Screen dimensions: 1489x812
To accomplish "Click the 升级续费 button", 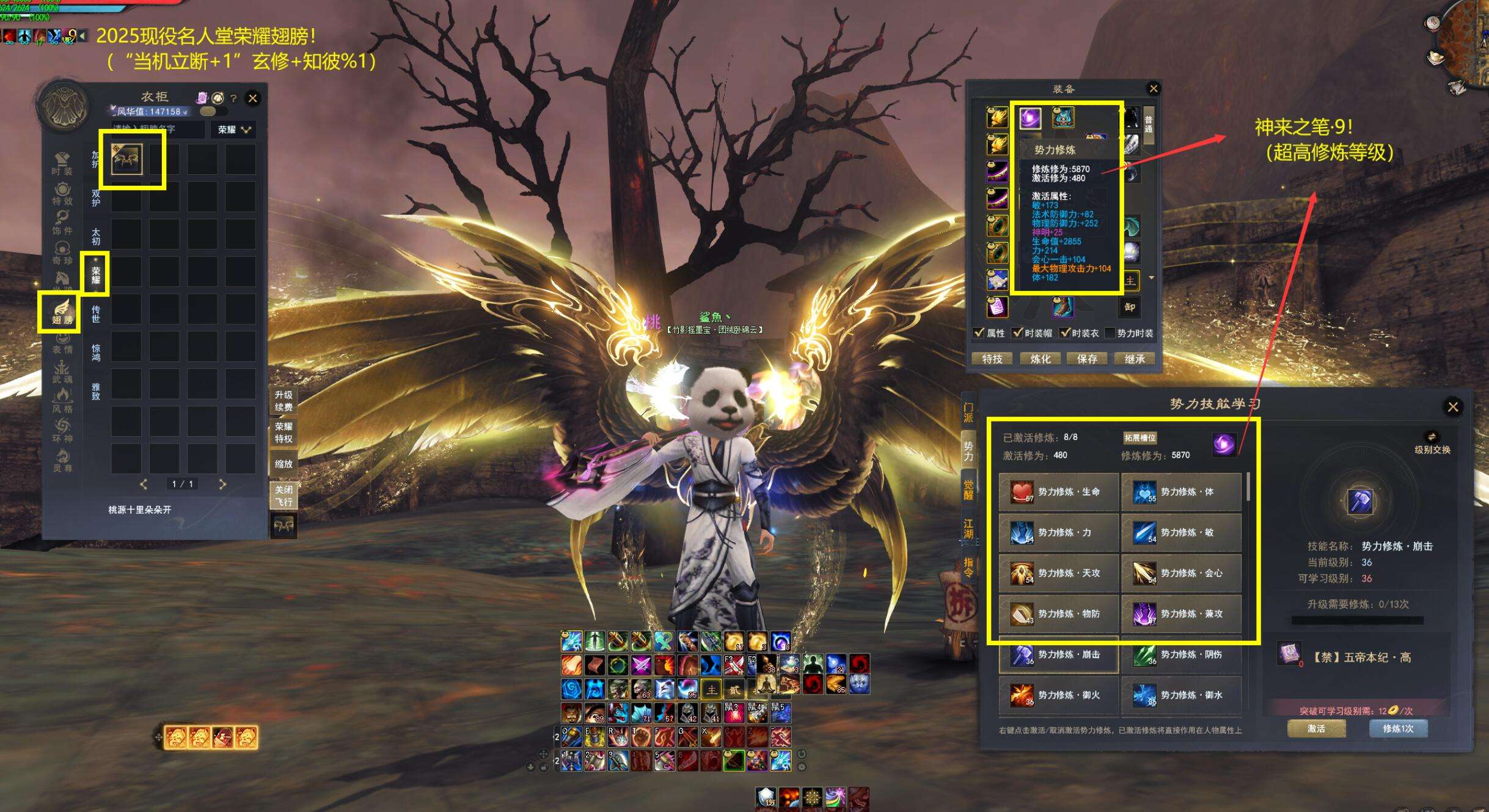I will (284, 401).
